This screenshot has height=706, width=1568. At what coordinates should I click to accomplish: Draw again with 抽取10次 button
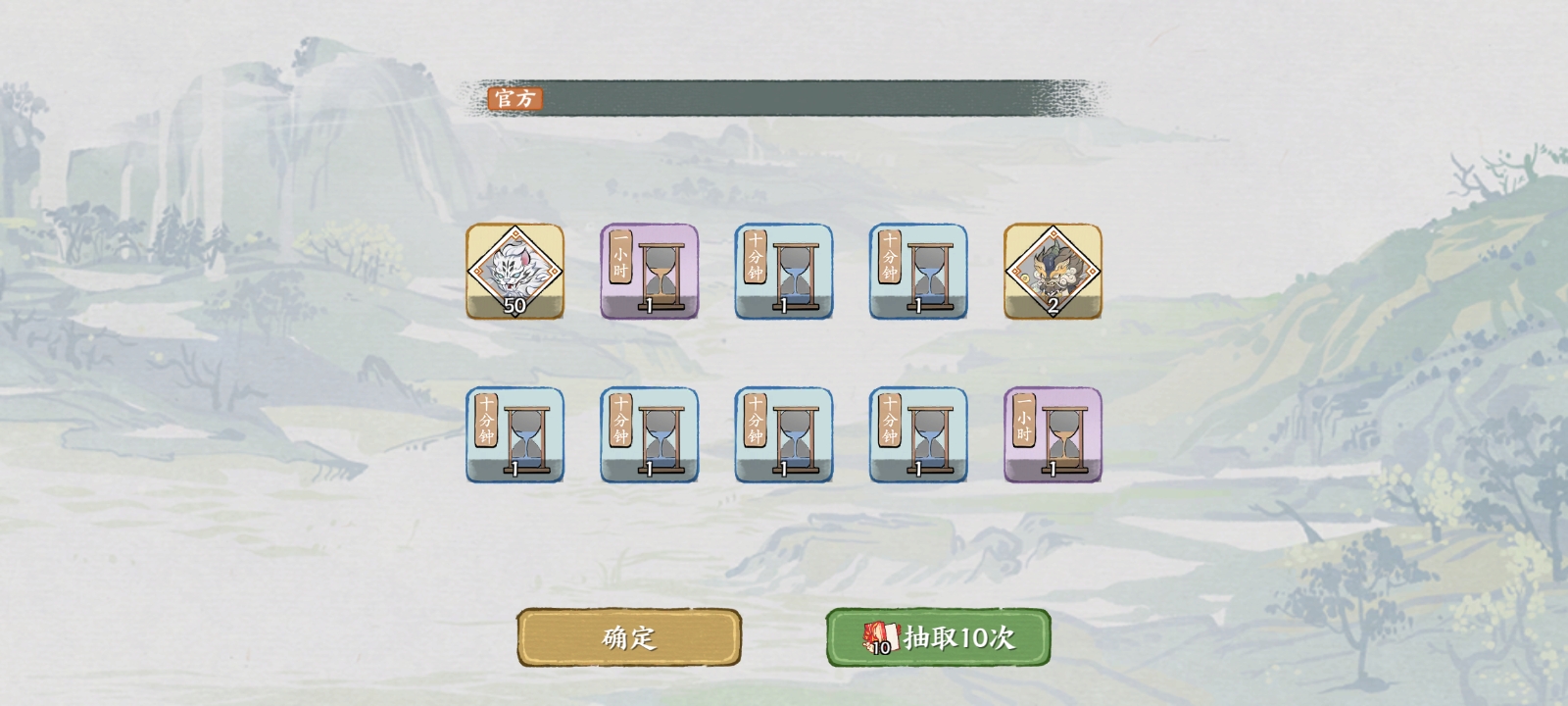(x=938, y=637)
